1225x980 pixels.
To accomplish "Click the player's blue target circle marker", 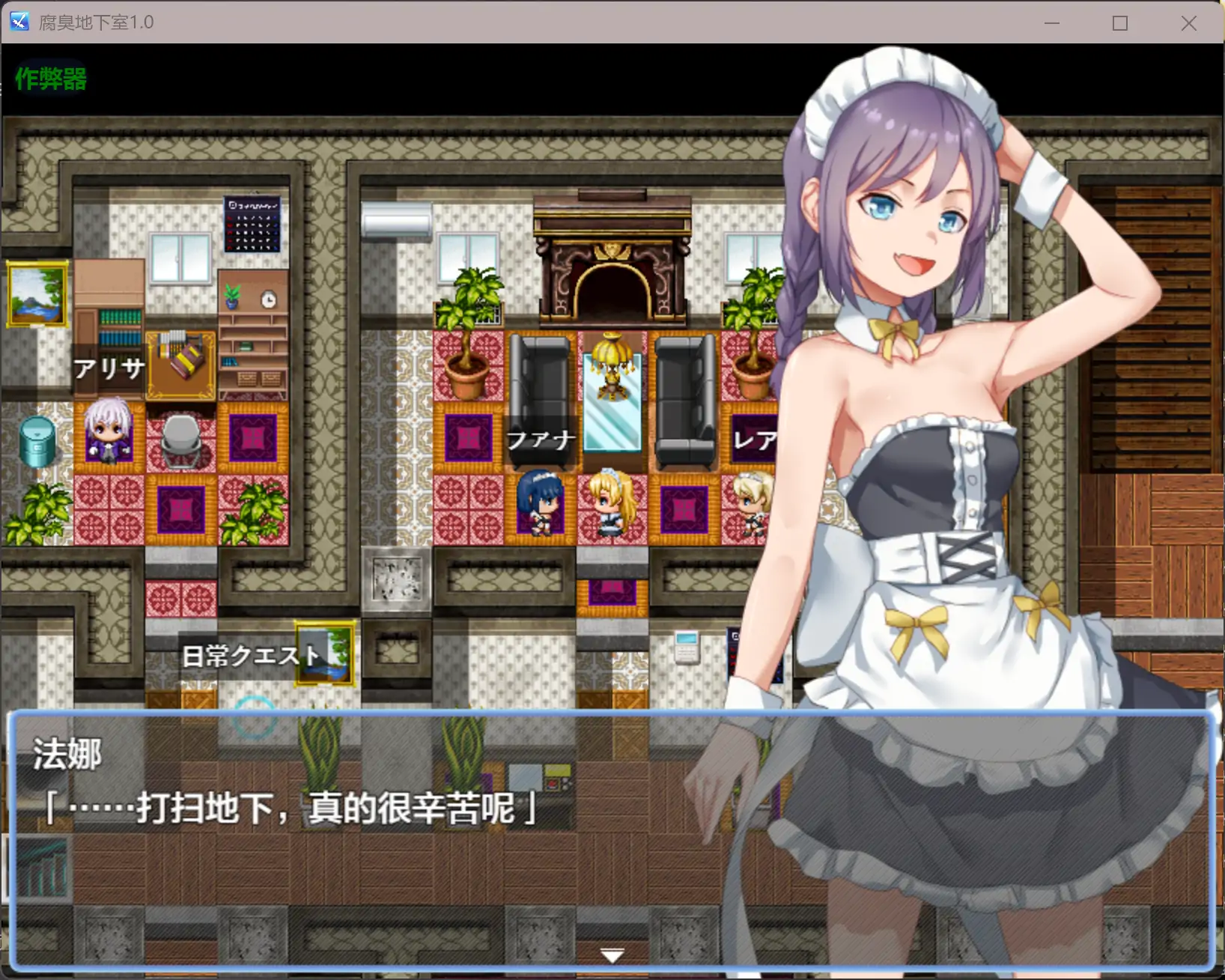I will click(255, 719).
